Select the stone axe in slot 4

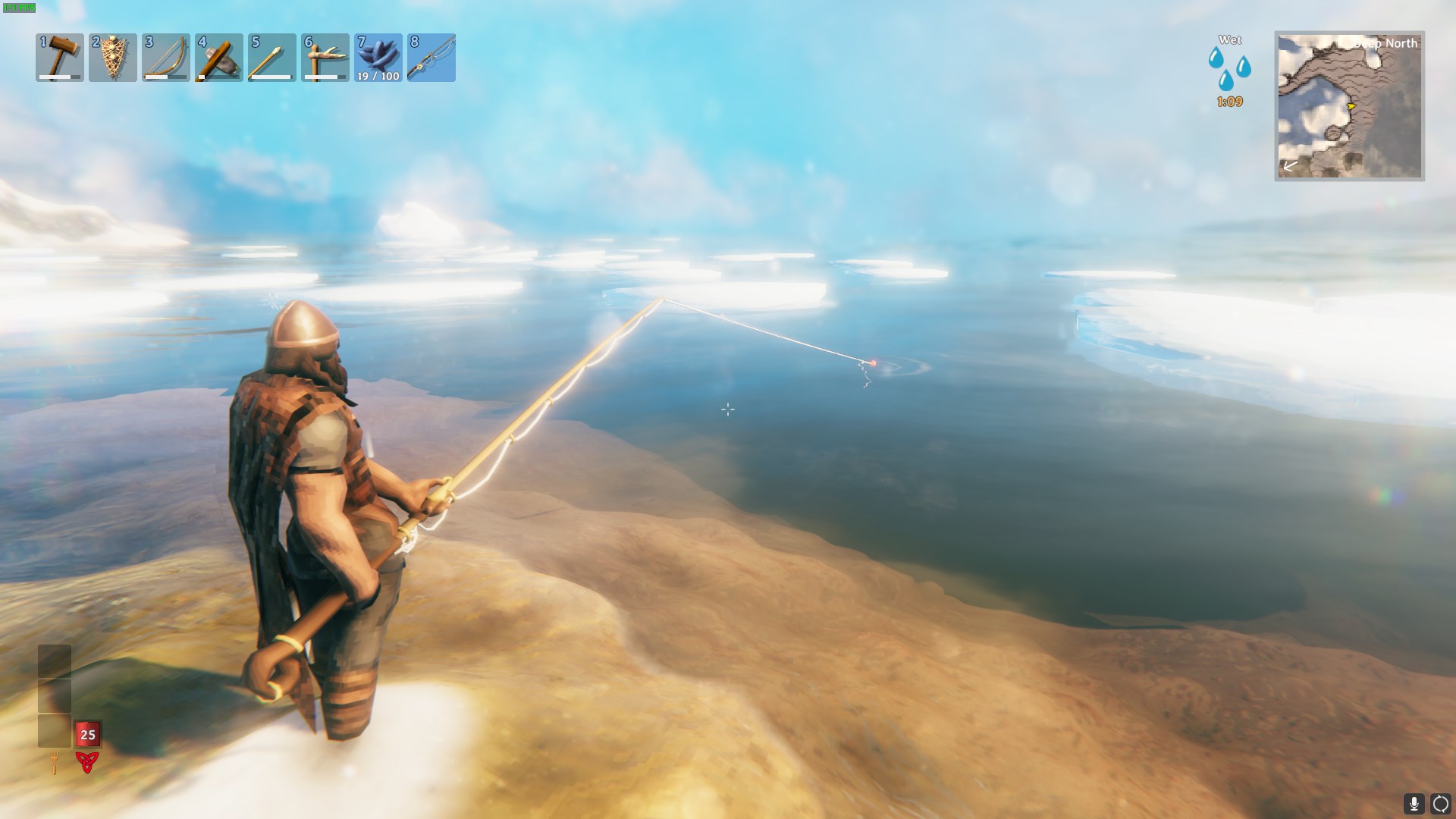[x=219, y=58]
